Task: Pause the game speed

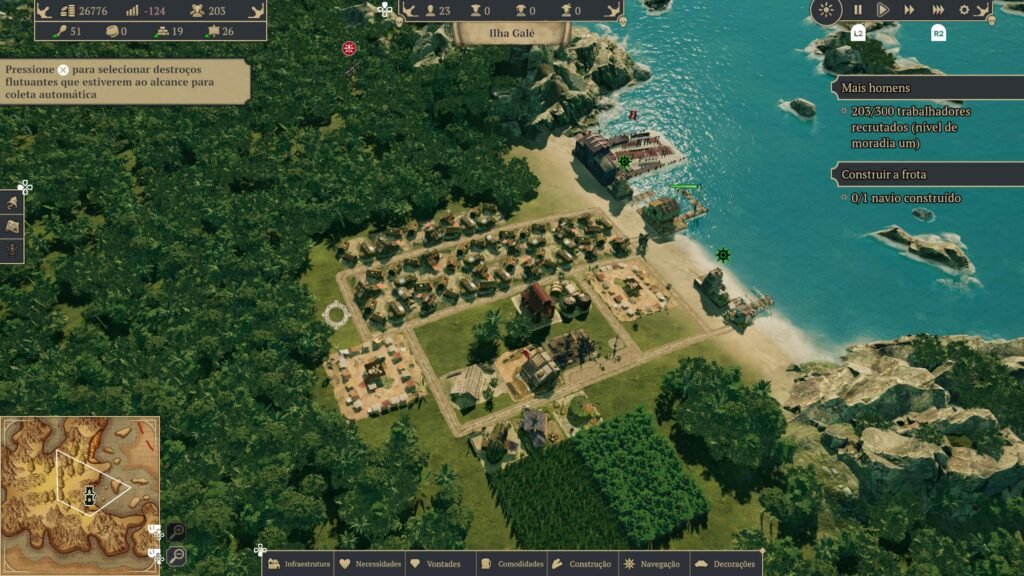Action: [x=857, y=10]
